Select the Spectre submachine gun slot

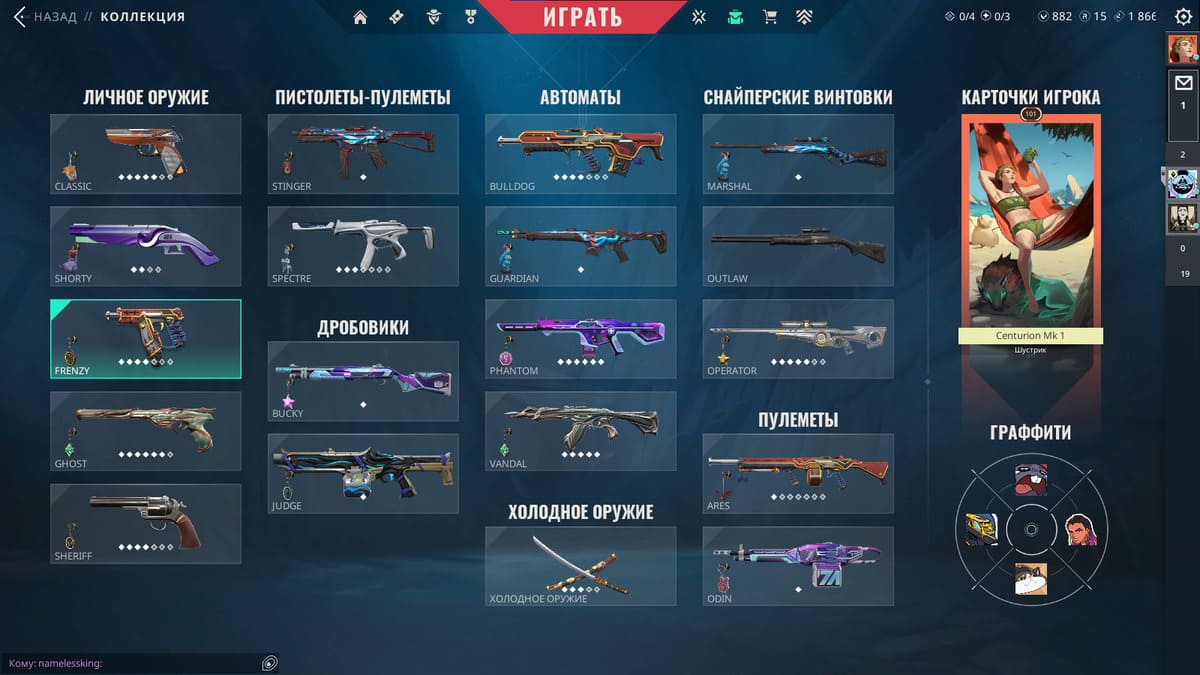[363, 246]
